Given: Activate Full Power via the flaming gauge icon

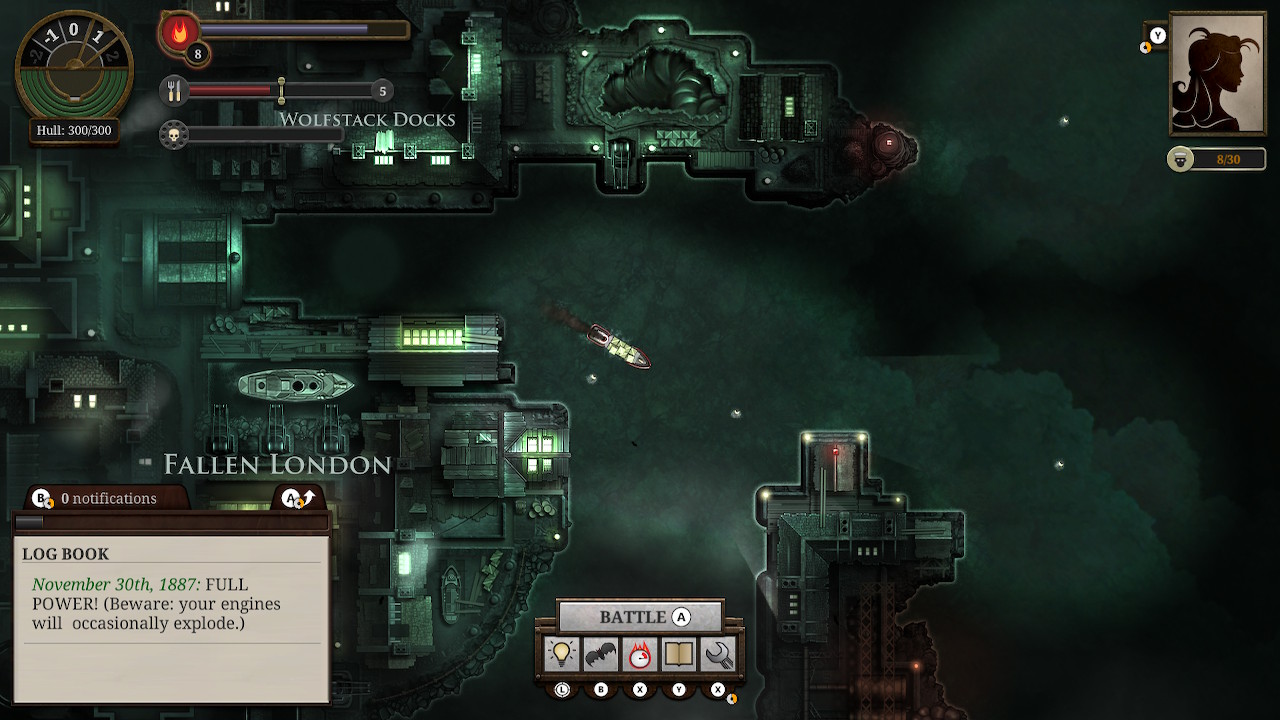Looking at the screenshot, I should tap(641, 655).
